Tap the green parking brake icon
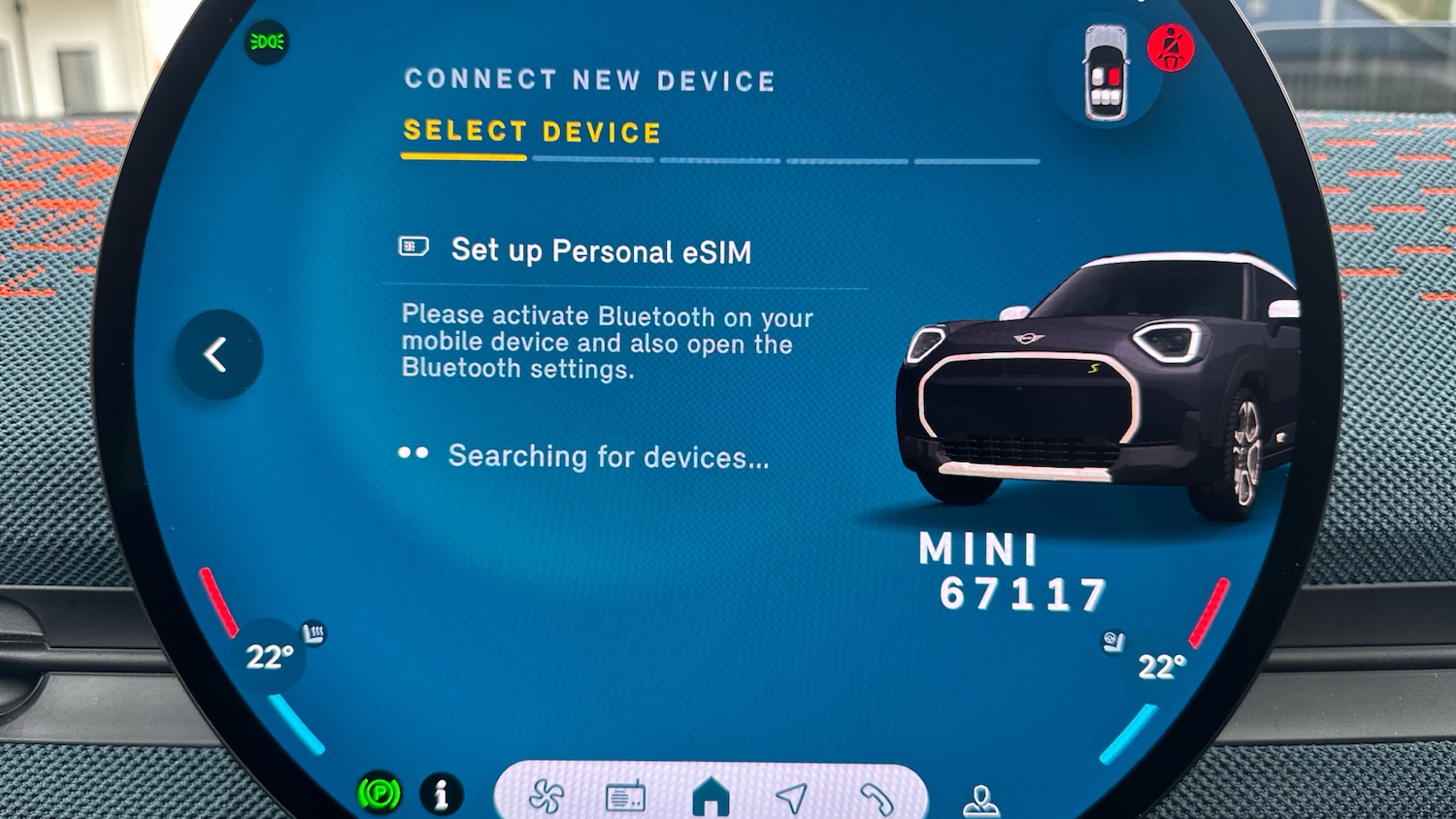This screenshot has width=1456, height=819. 380,794
